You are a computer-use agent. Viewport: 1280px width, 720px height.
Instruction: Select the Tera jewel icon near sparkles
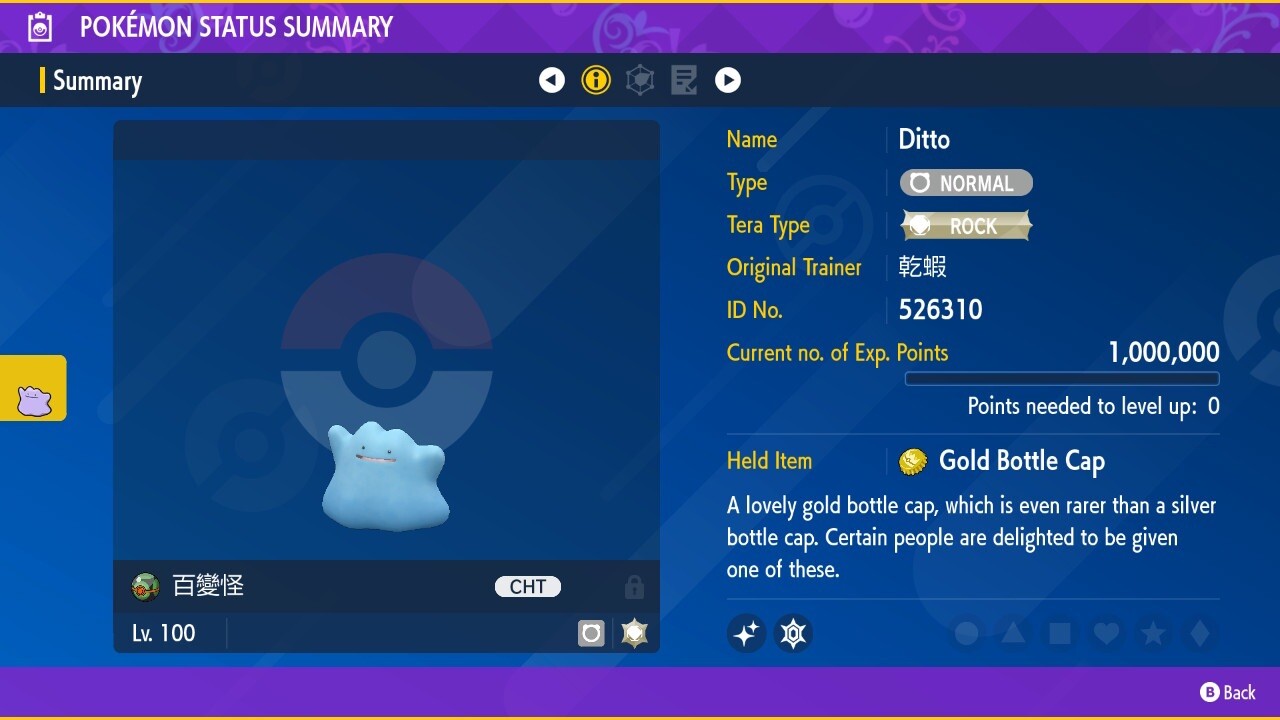(793, 633)
